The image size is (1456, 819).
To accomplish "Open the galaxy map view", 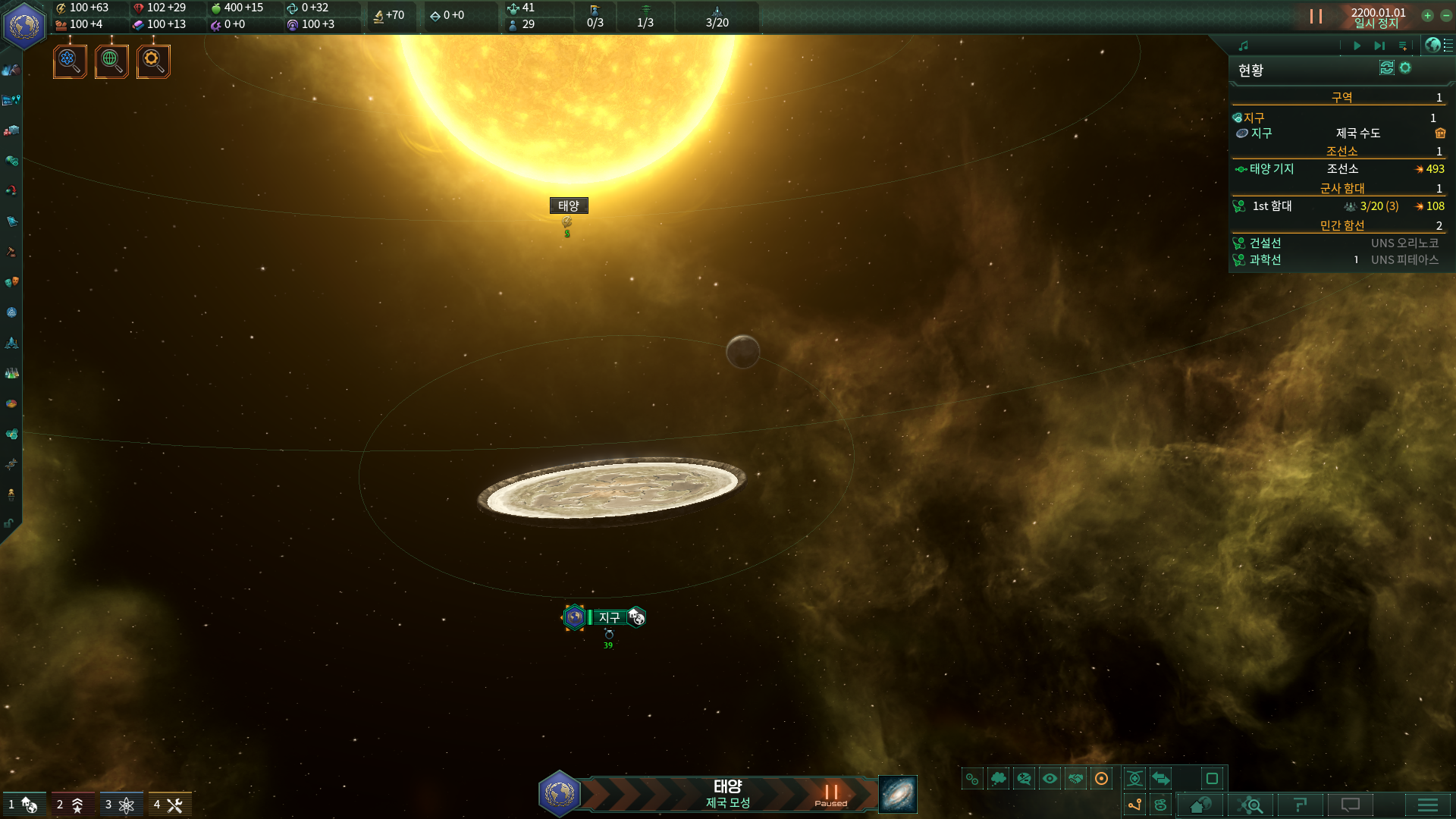I will [897, 795].
